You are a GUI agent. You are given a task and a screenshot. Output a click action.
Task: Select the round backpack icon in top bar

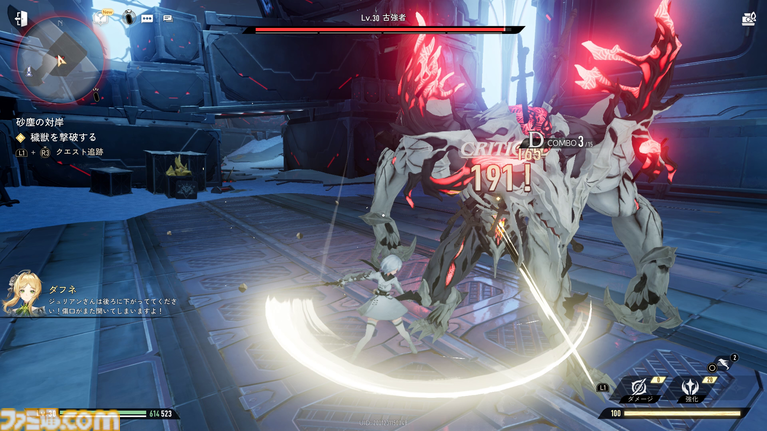129,17
